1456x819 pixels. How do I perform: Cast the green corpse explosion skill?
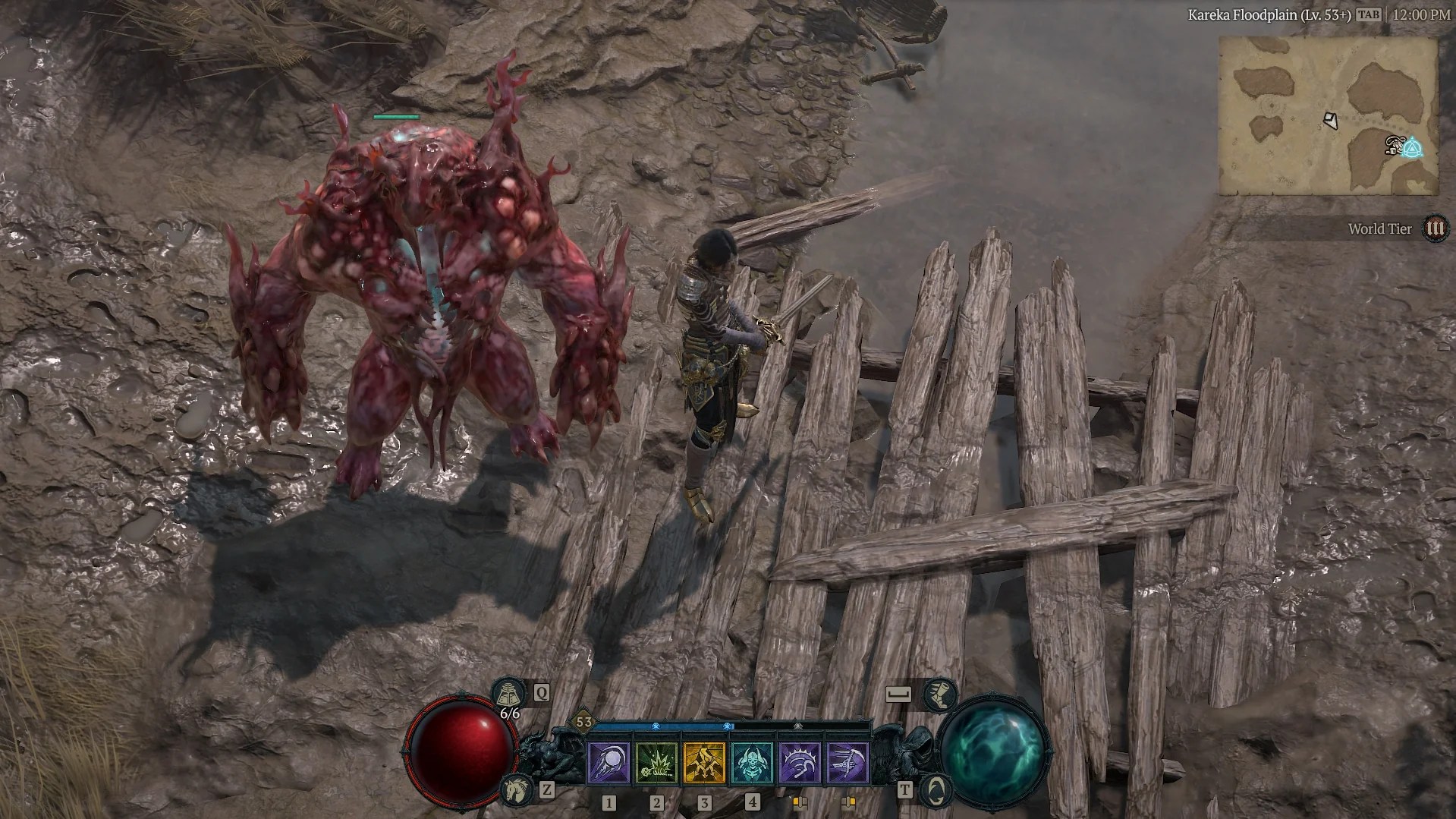[x=656, y=762]
